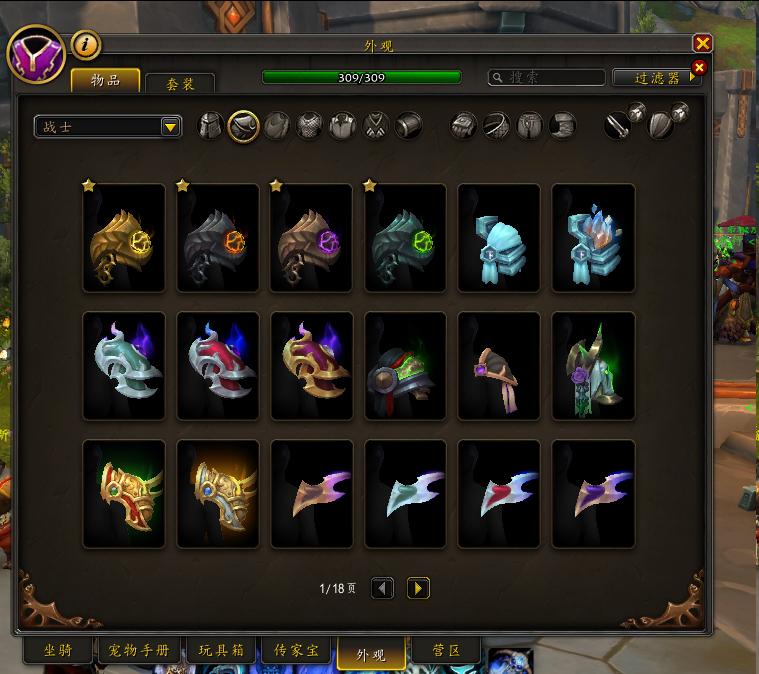Select the main-hand weapon slot icon
Screen dimensions: 759x674
(x=618, y=126)
